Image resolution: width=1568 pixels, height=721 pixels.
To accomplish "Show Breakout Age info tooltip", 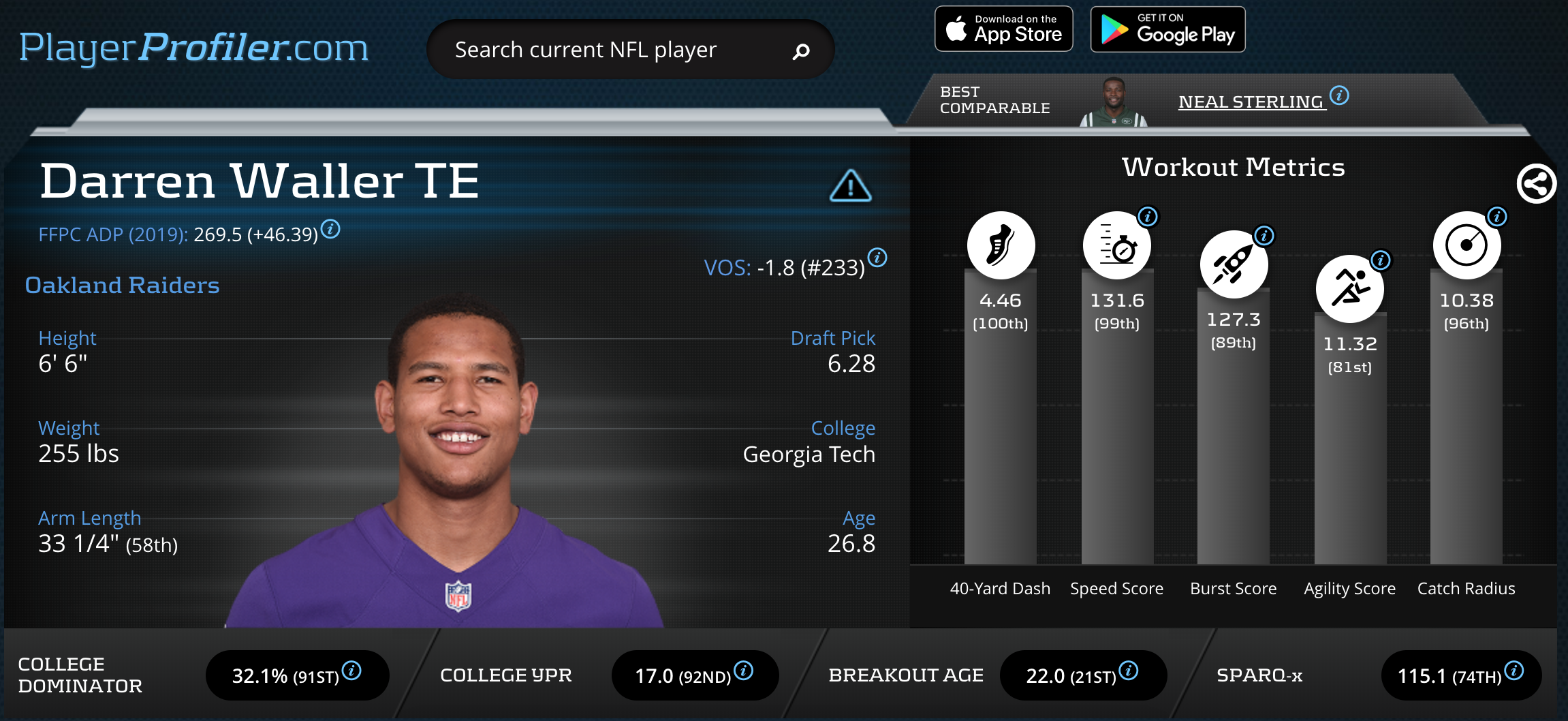I will coord(1129,671).
